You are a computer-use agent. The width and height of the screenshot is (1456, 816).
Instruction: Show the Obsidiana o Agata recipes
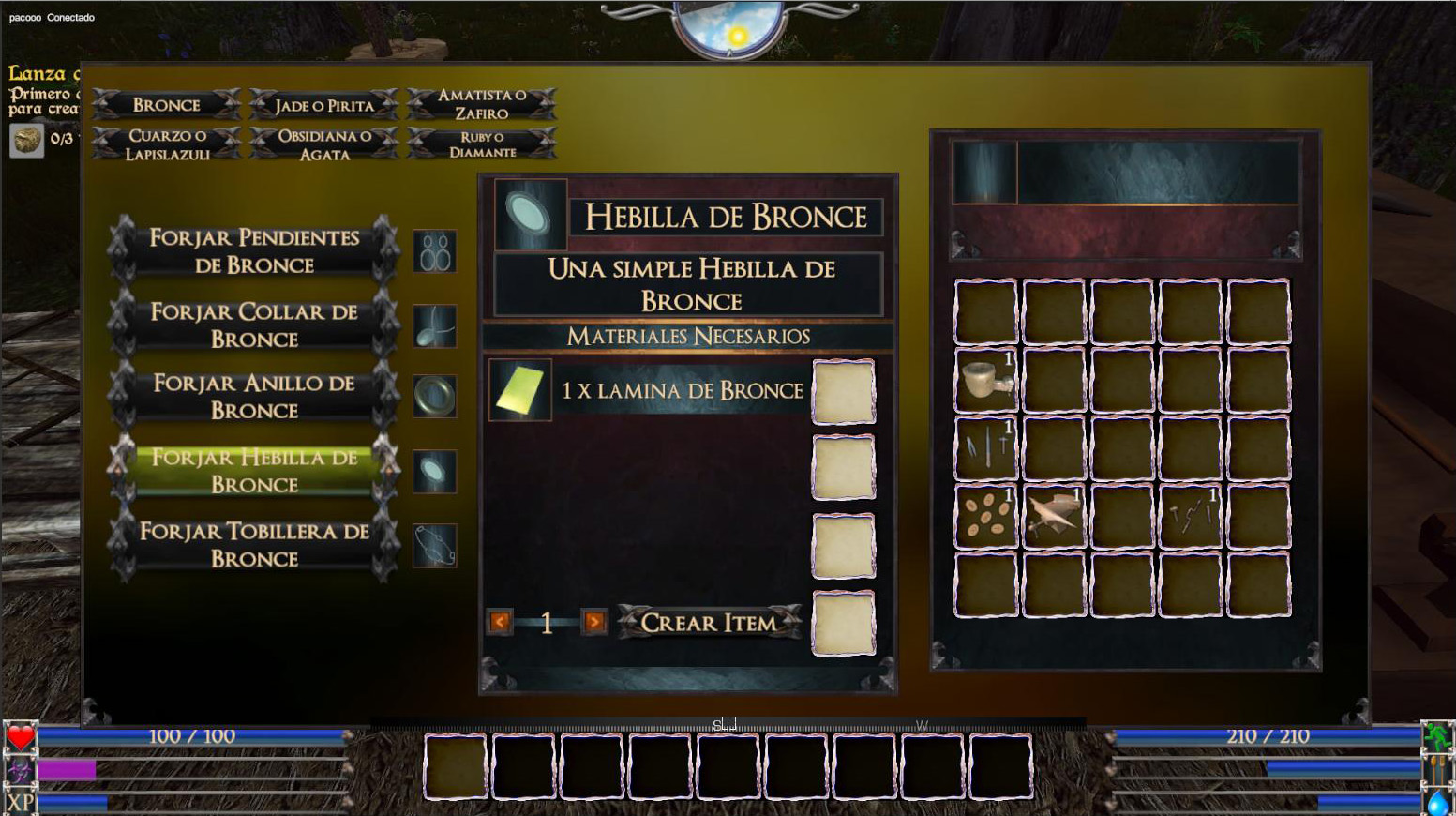[x=323, y=144]
